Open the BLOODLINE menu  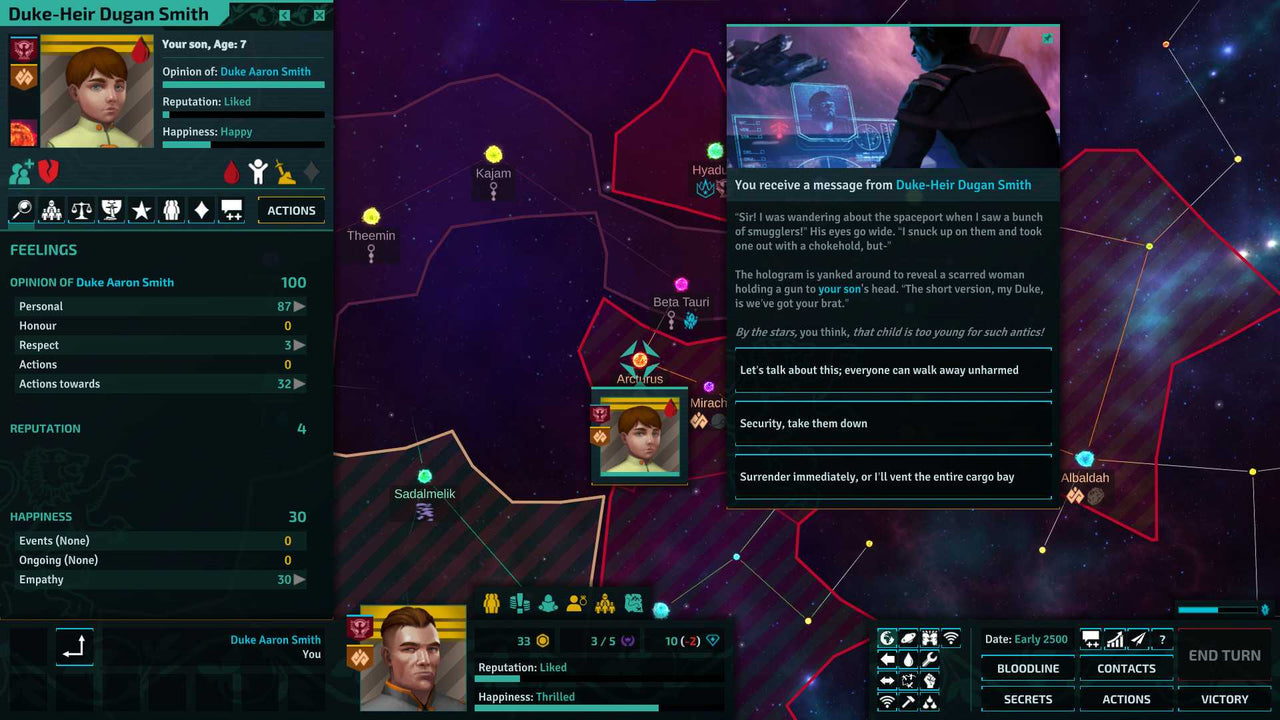(x=1027, y=668)
